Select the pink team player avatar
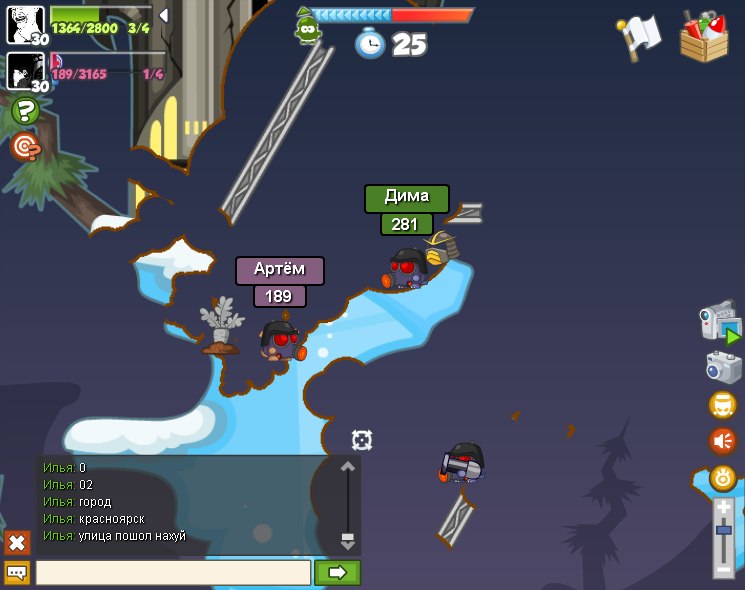The height and width of the screenshot is (590, 745). tap(25, 71)
